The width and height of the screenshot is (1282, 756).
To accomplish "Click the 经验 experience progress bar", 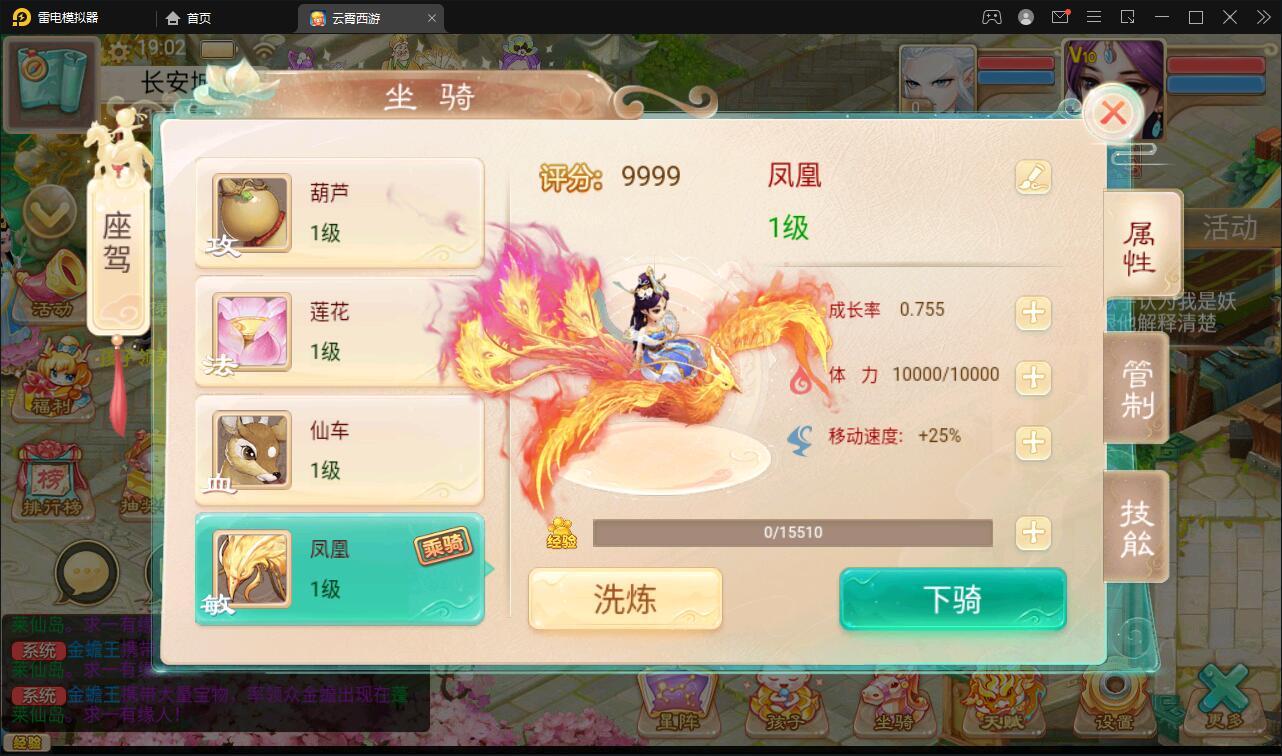I will point(793,533).
